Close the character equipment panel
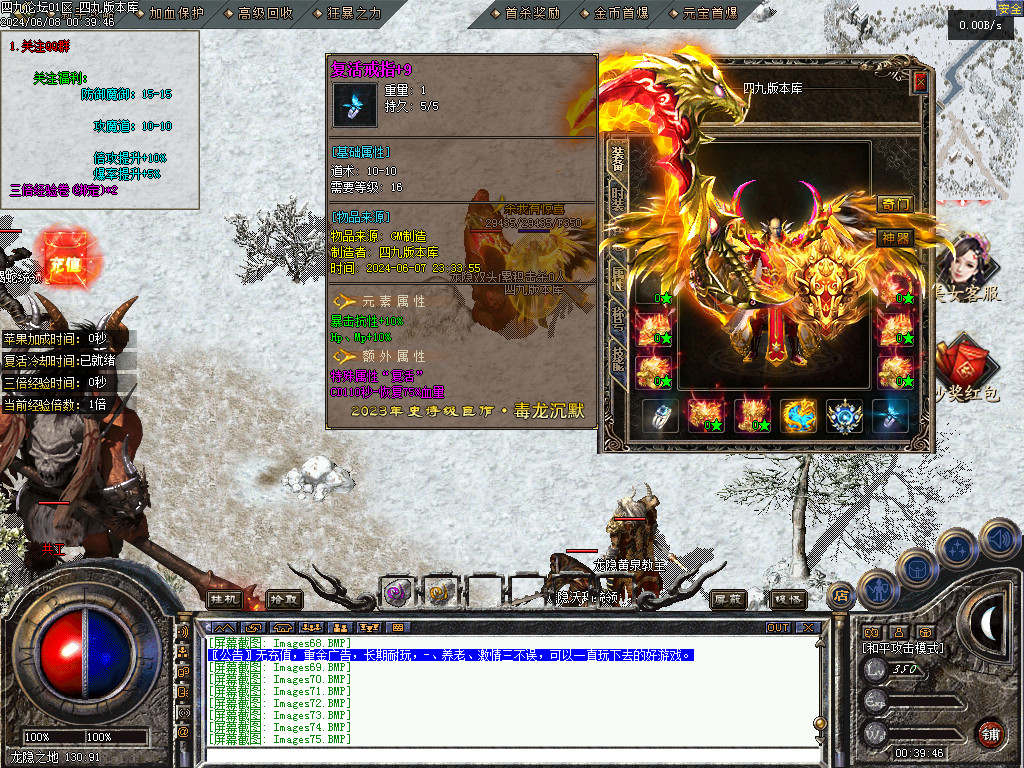Screen dimensions: 1024x768 point(920,83)
